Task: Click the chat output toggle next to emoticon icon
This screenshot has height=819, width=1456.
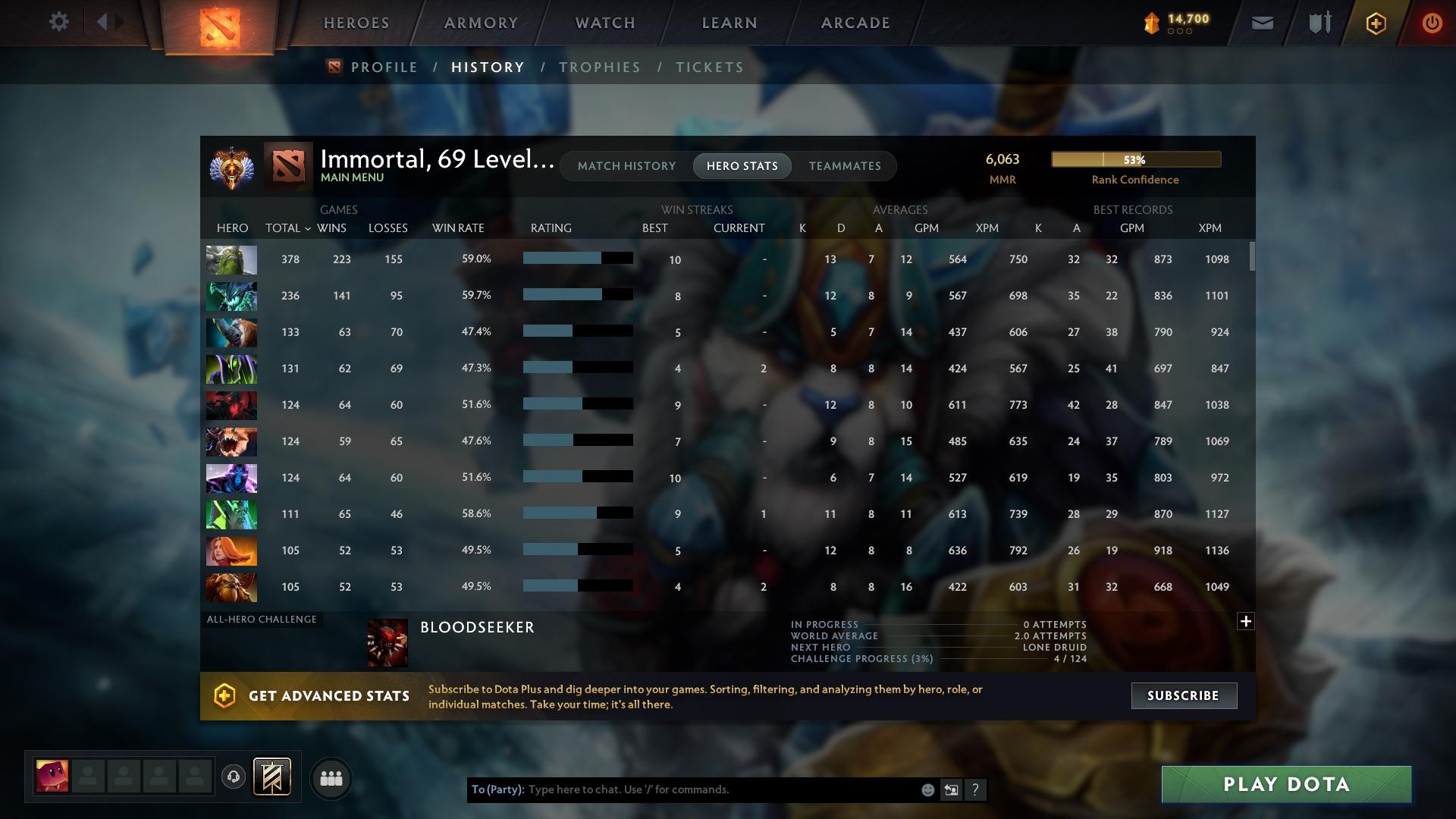Action: point(951,789)
